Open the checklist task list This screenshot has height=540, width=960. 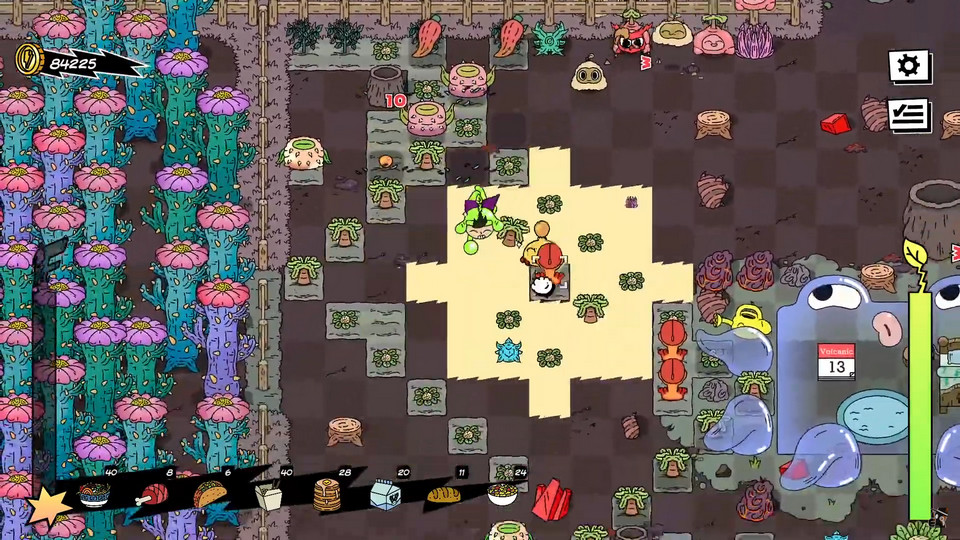pyautogui.click(x=908, y=116)
